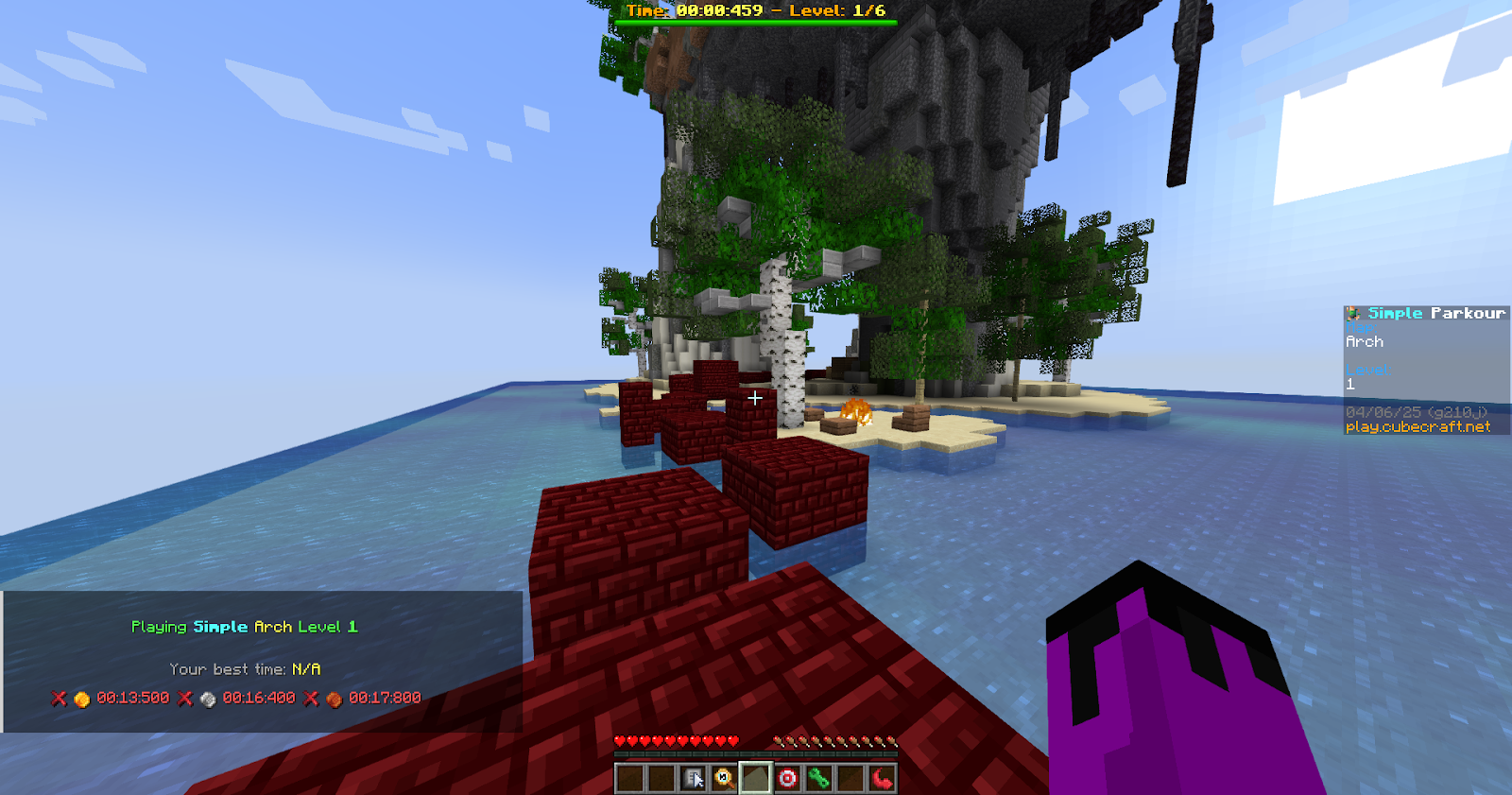Expand the Simple Parkour sidebar header

(1426, 312)
